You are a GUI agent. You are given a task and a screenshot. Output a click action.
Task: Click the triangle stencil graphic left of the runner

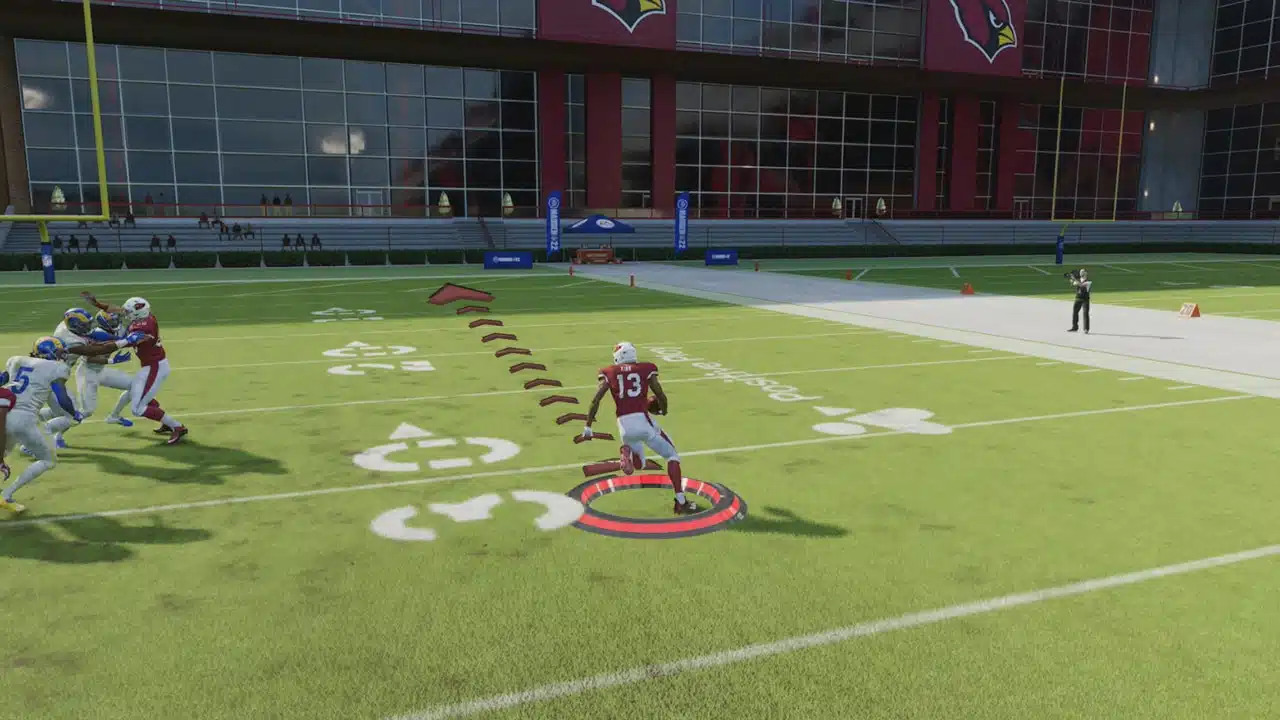coord(412,431)
